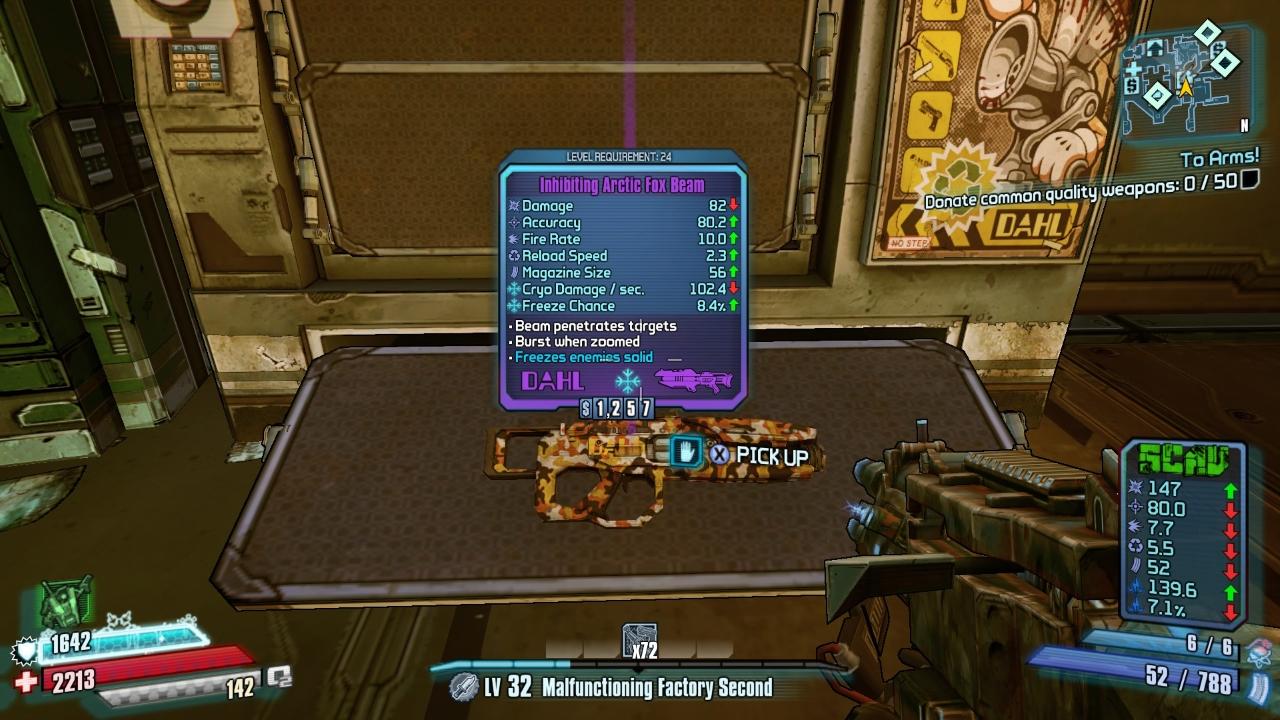Expand the SCAV comparison card header
The image size is (1280, 720).
(1184, 462)
